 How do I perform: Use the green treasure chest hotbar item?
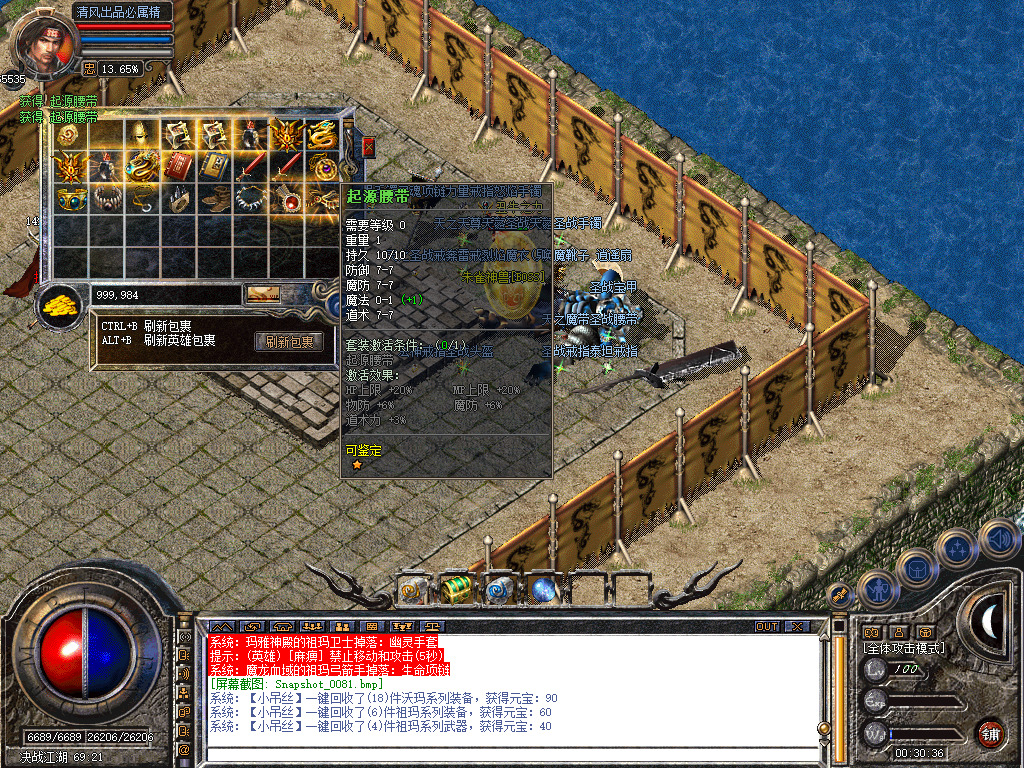pos(456,590)
